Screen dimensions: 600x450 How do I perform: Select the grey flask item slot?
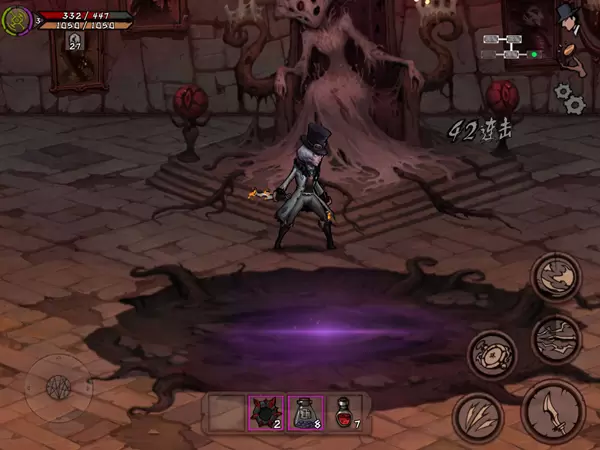point(306,413)
